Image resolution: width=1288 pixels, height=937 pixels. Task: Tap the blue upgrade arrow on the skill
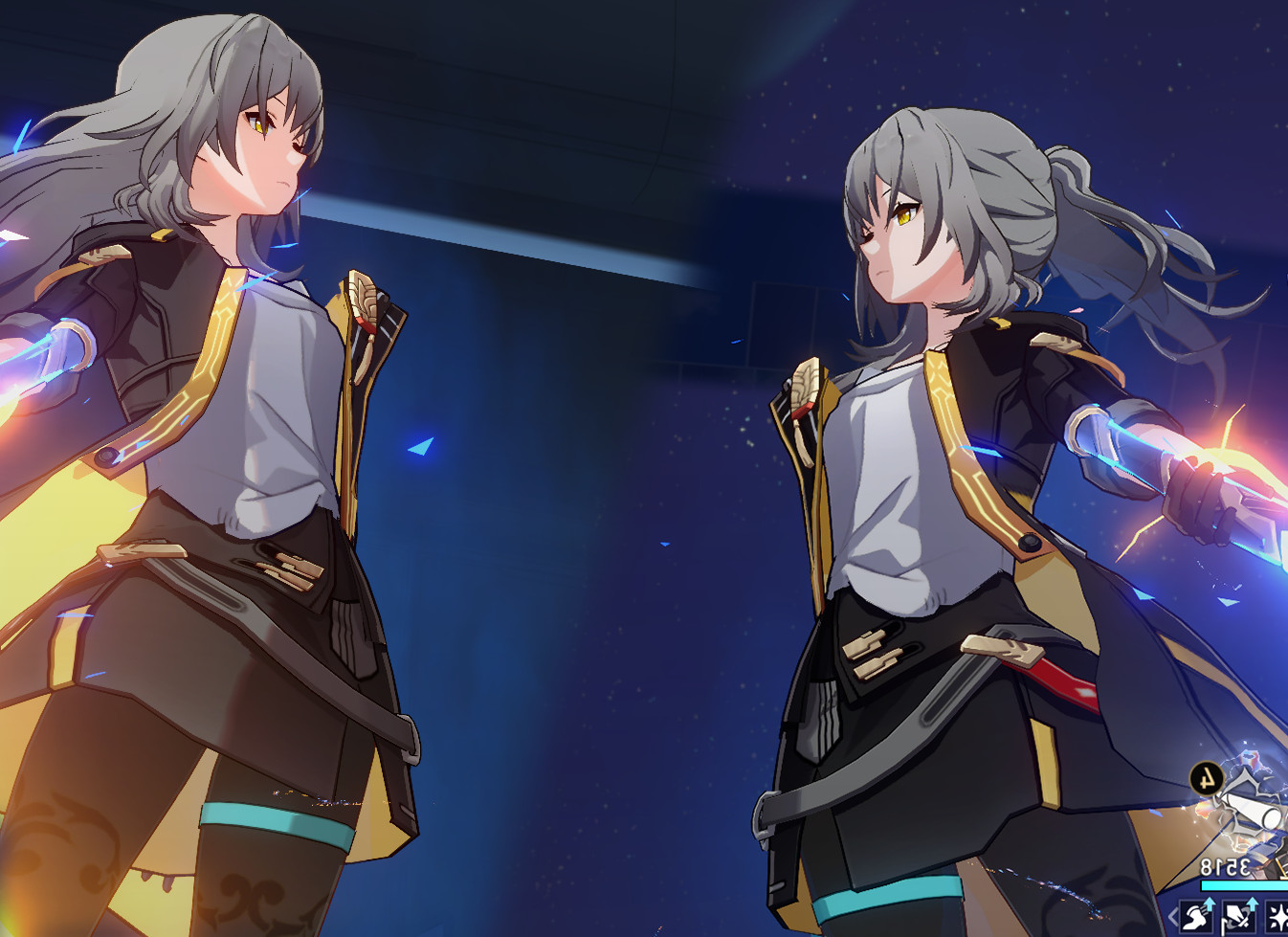click(1253, 904)
